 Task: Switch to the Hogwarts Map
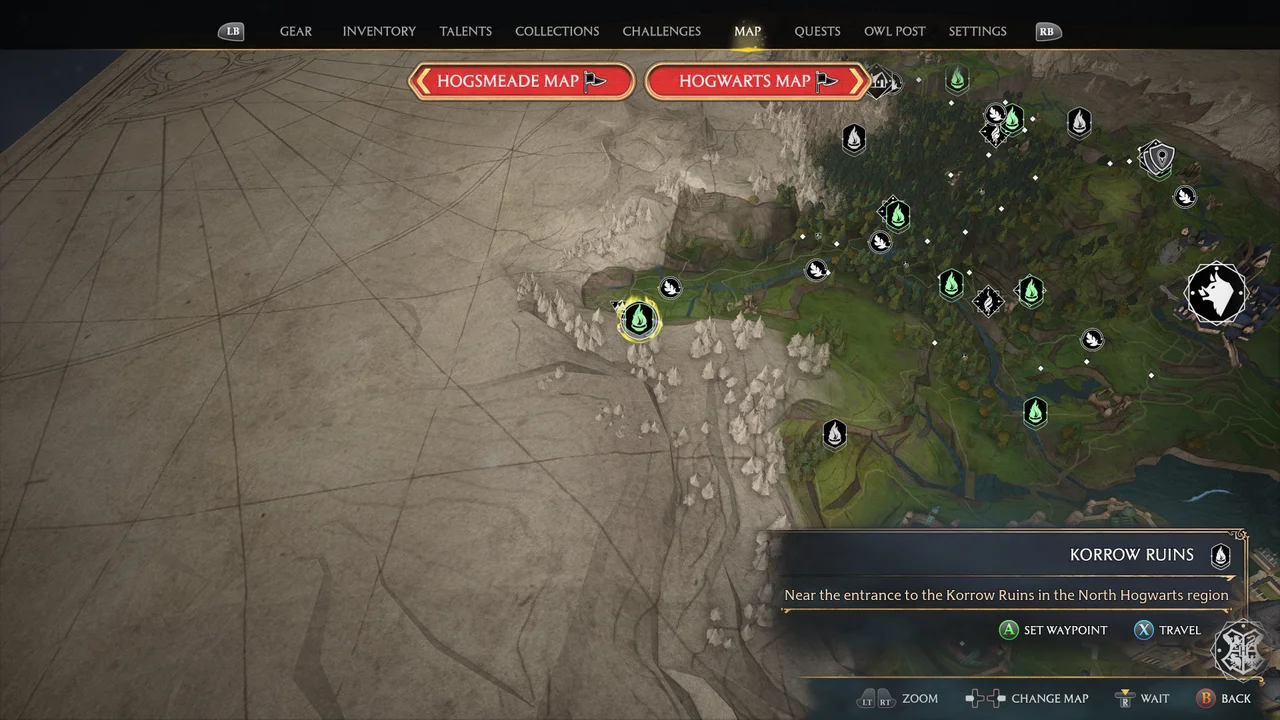coord(757,81)
